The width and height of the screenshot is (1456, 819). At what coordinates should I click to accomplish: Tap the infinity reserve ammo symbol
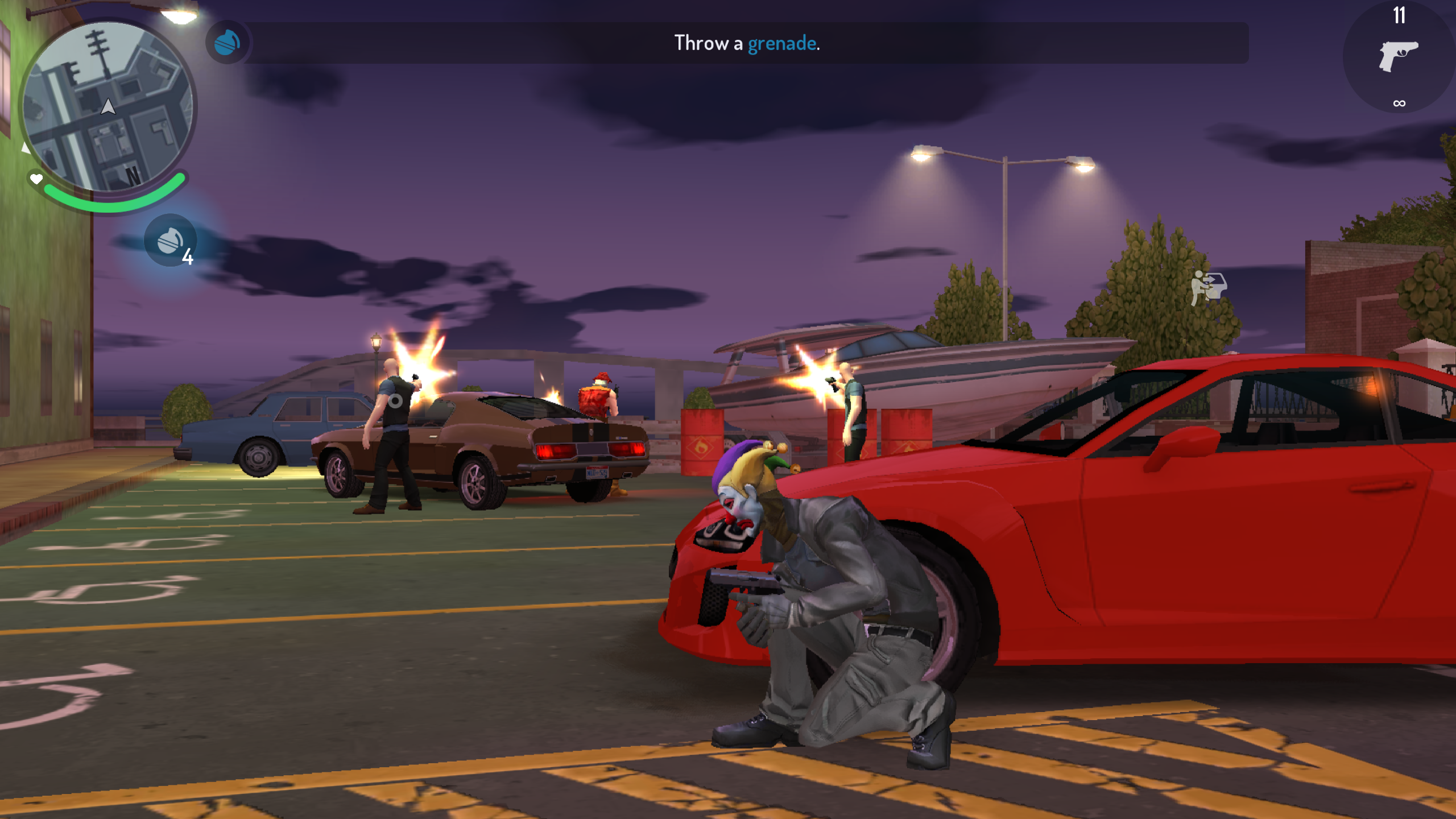point(1398,102)
